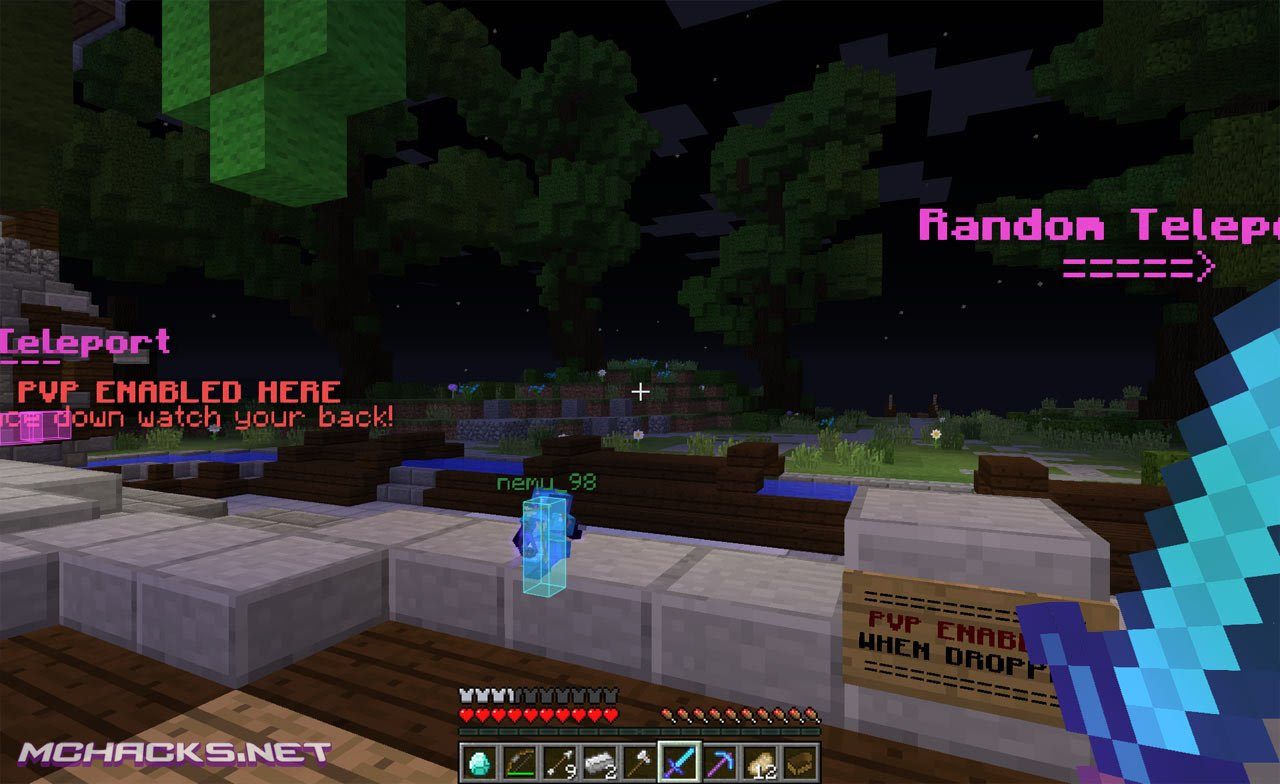Select the stack of 12 bread
1280x784 pixels.
click(x=759, y=762)
